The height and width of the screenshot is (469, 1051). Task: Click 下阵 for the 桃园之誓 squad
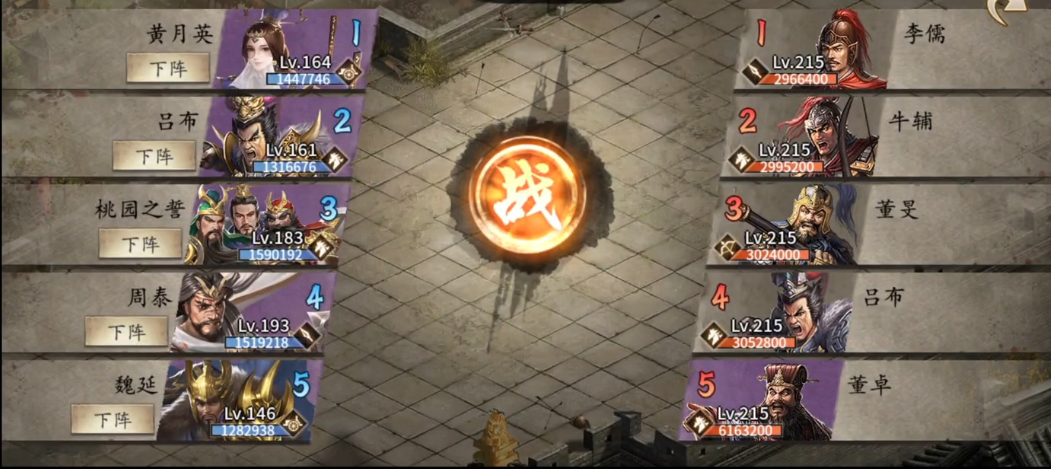[x=140, y=243]
